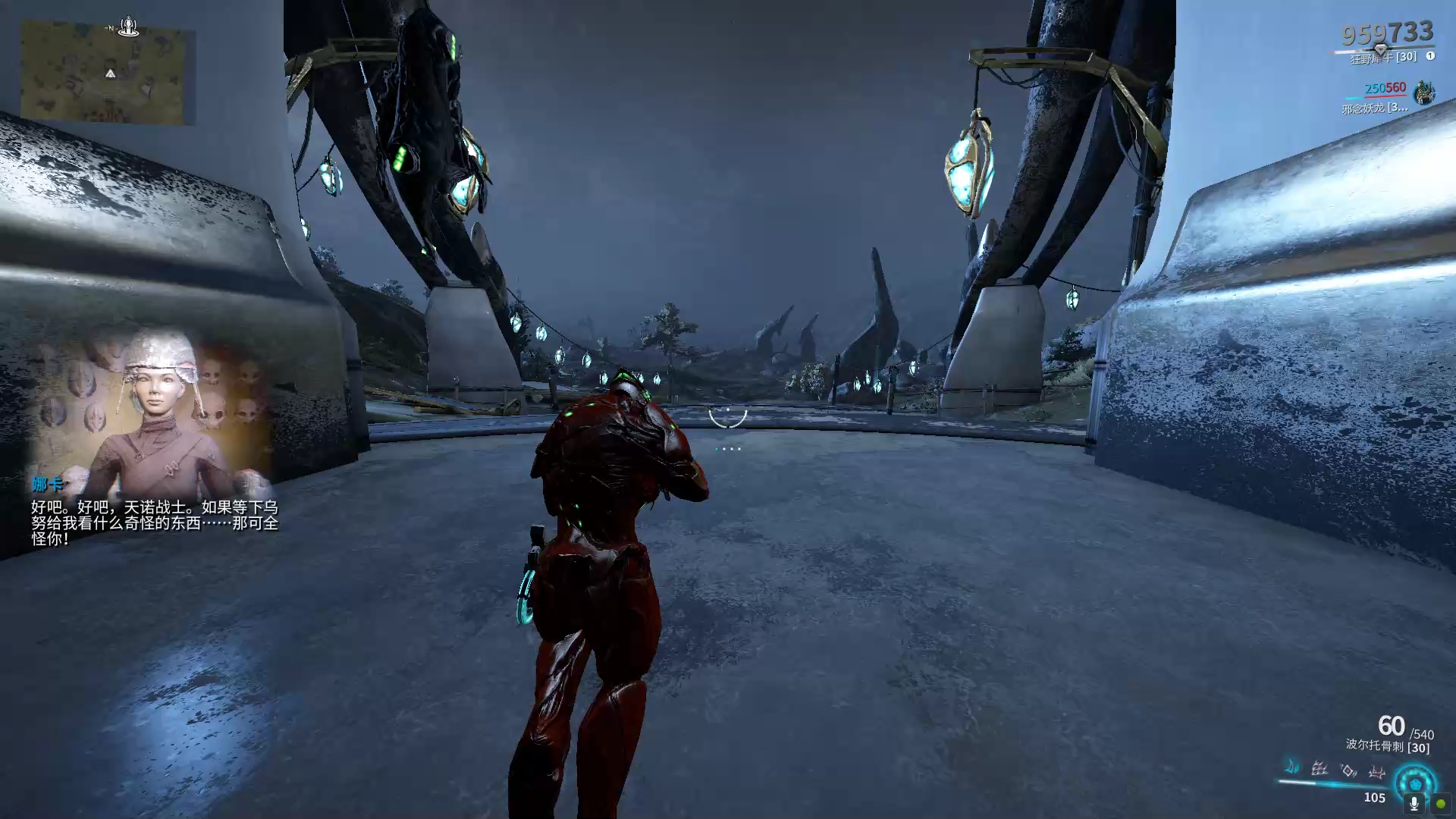Cast the Rhino Stomp ability icon

pyautogui.click(x=1376, y=772)
